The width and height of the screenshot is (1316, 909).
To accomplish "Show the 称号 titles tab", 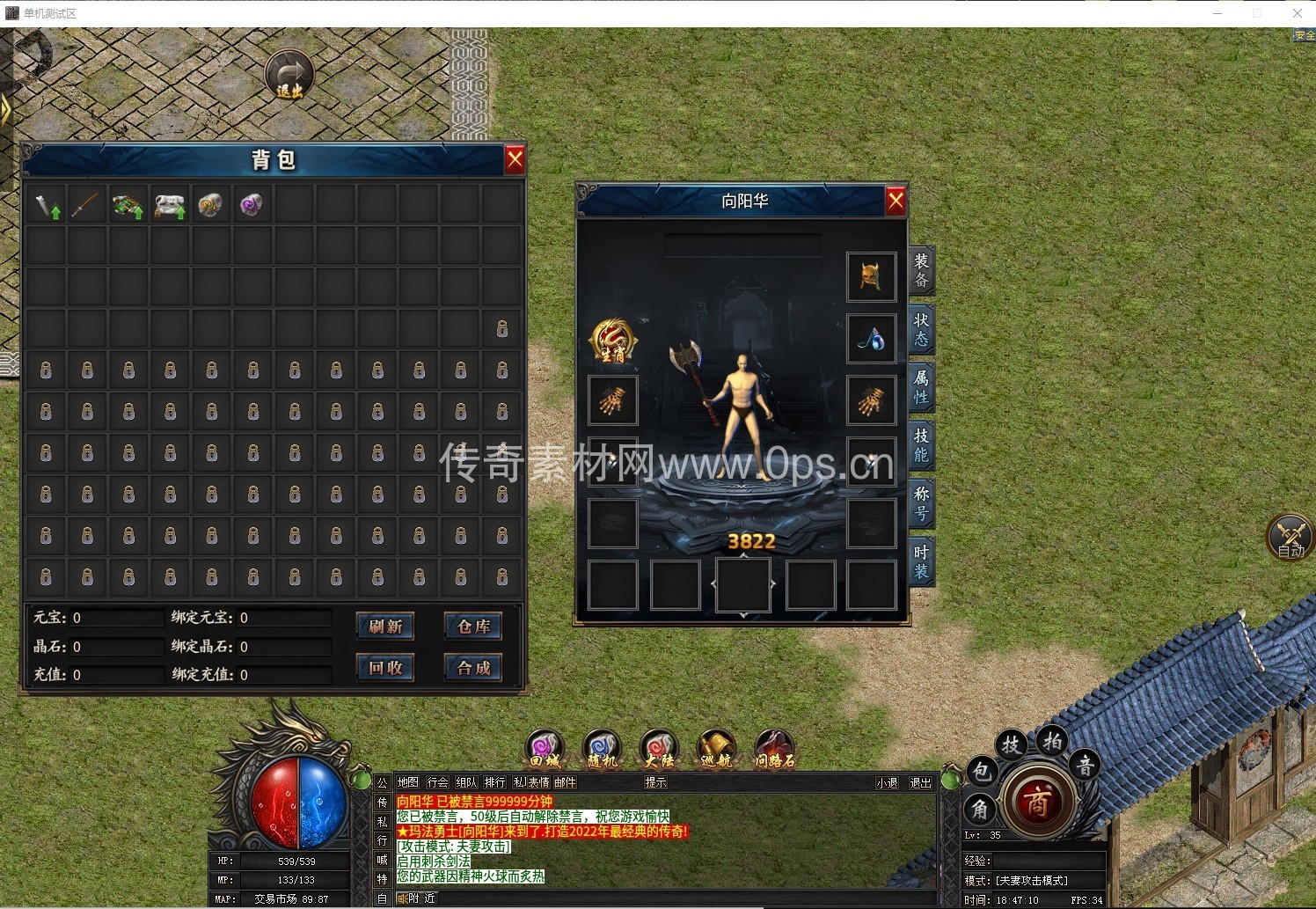I will [921, 503].
